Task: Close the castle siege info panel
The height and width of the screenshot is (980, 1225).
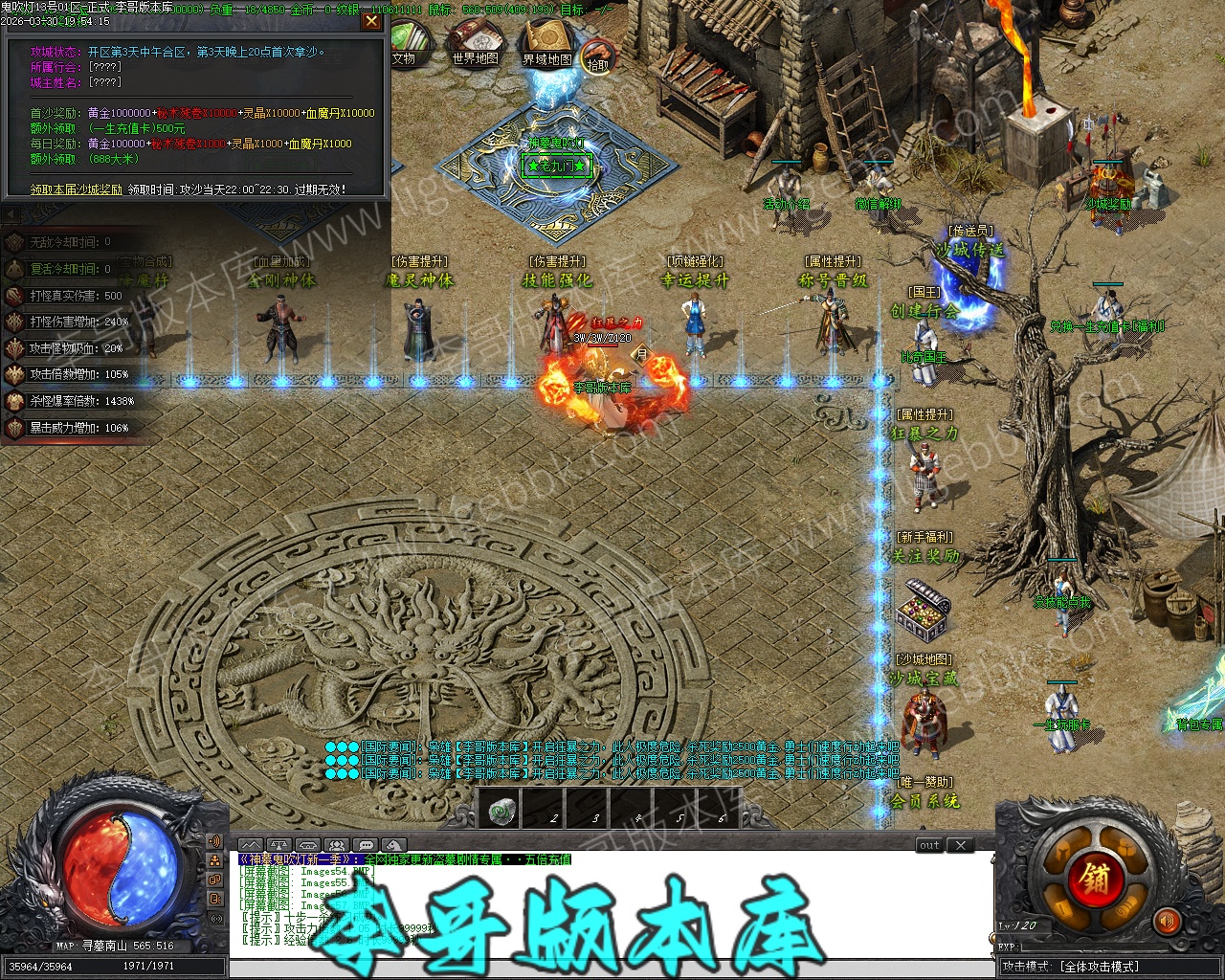Action: 371,22
